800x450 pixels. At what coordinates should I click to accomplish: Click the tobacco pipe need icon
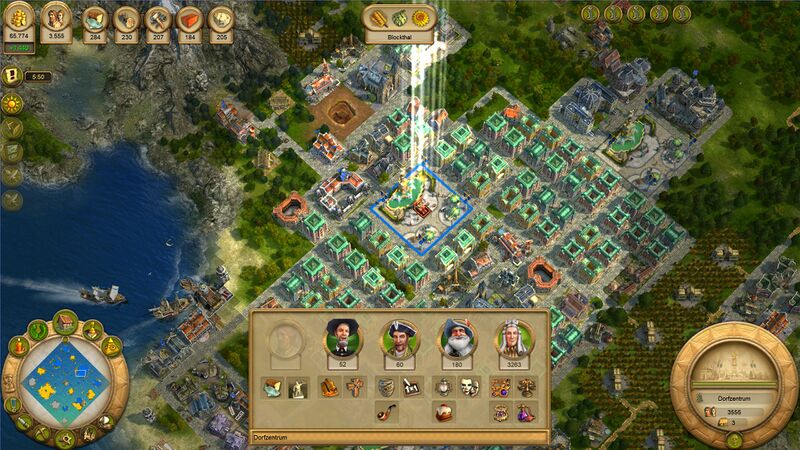pyautogui.click(x=385, y=411)
